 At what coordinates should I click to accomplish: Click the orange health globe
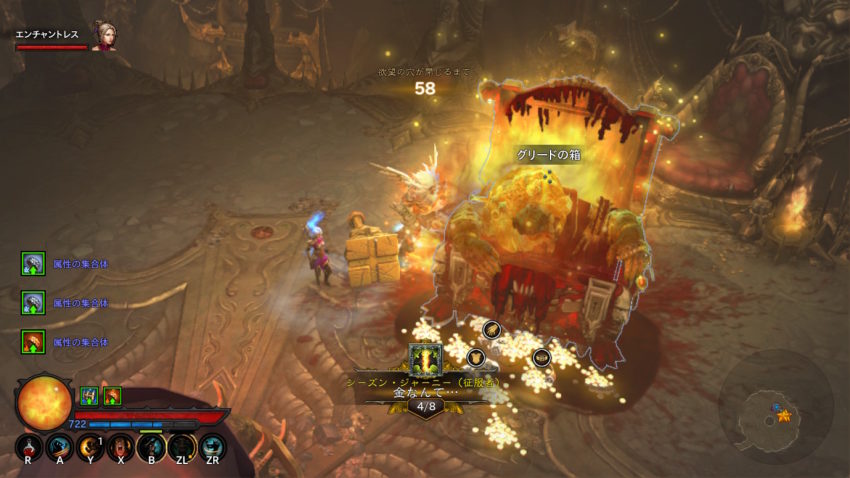(44, 401)
